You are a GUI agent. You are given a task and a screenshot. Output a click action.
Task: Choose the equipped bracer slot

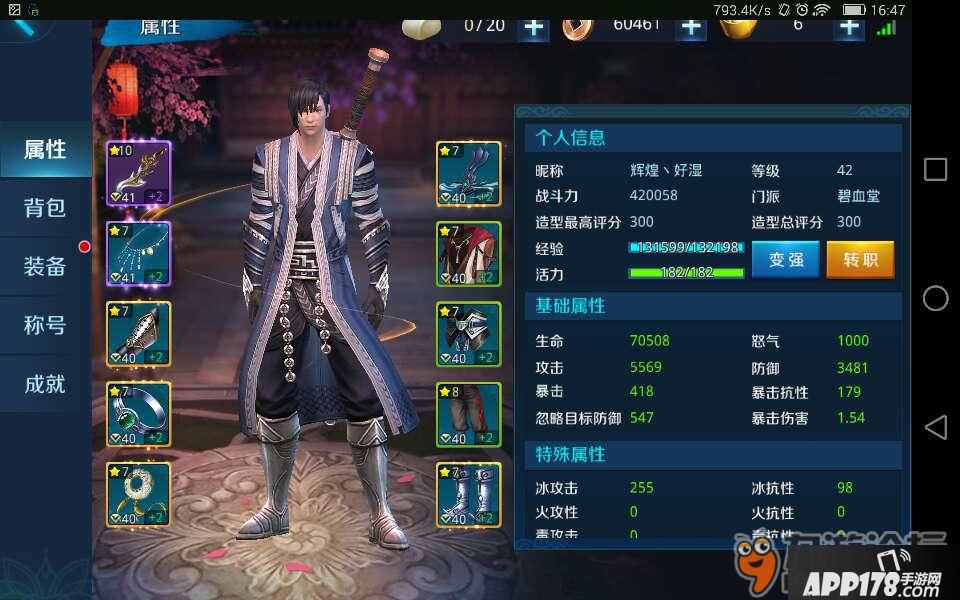pos(138,334)
